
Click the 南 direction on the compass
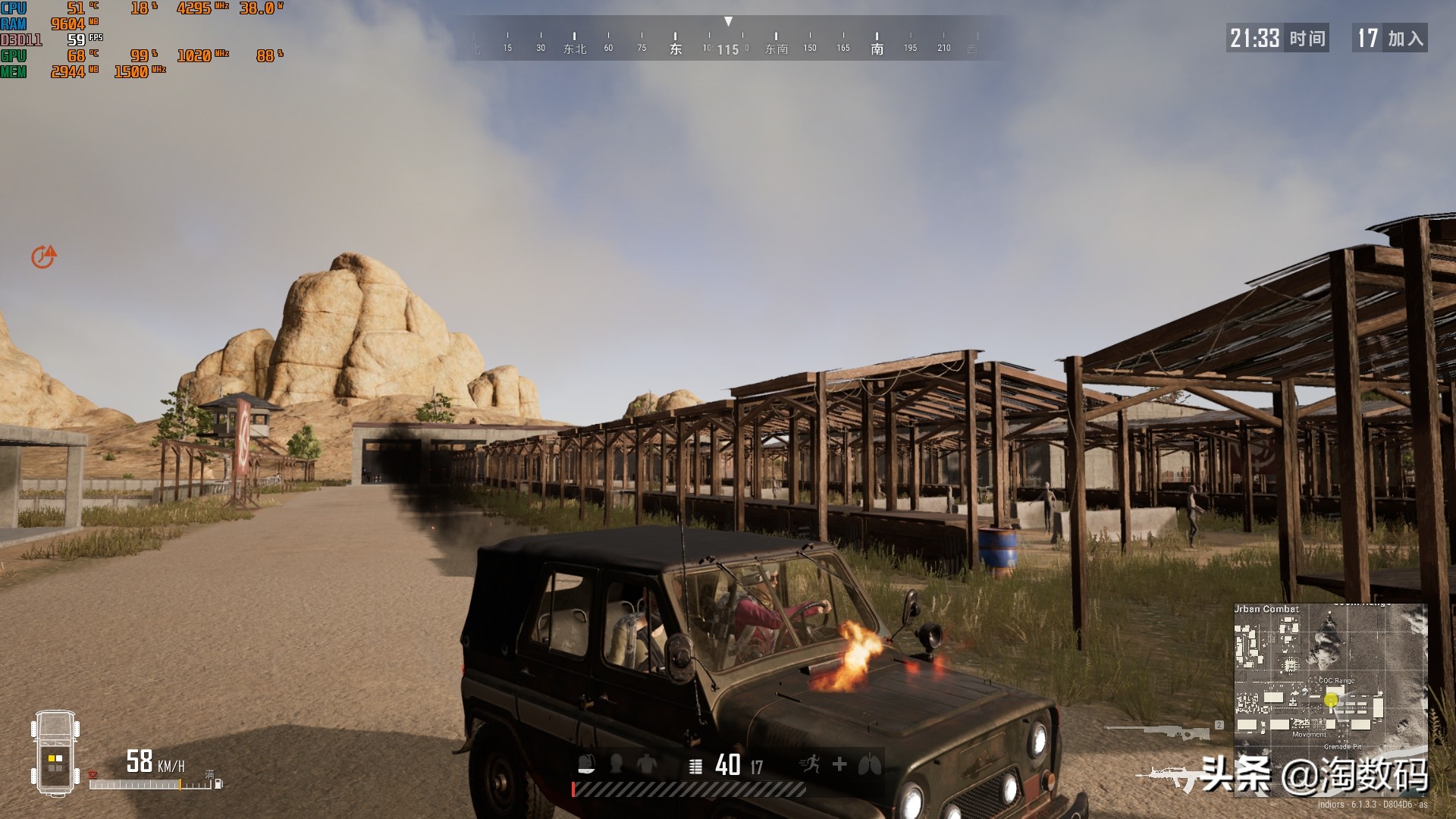coord(877,48)
